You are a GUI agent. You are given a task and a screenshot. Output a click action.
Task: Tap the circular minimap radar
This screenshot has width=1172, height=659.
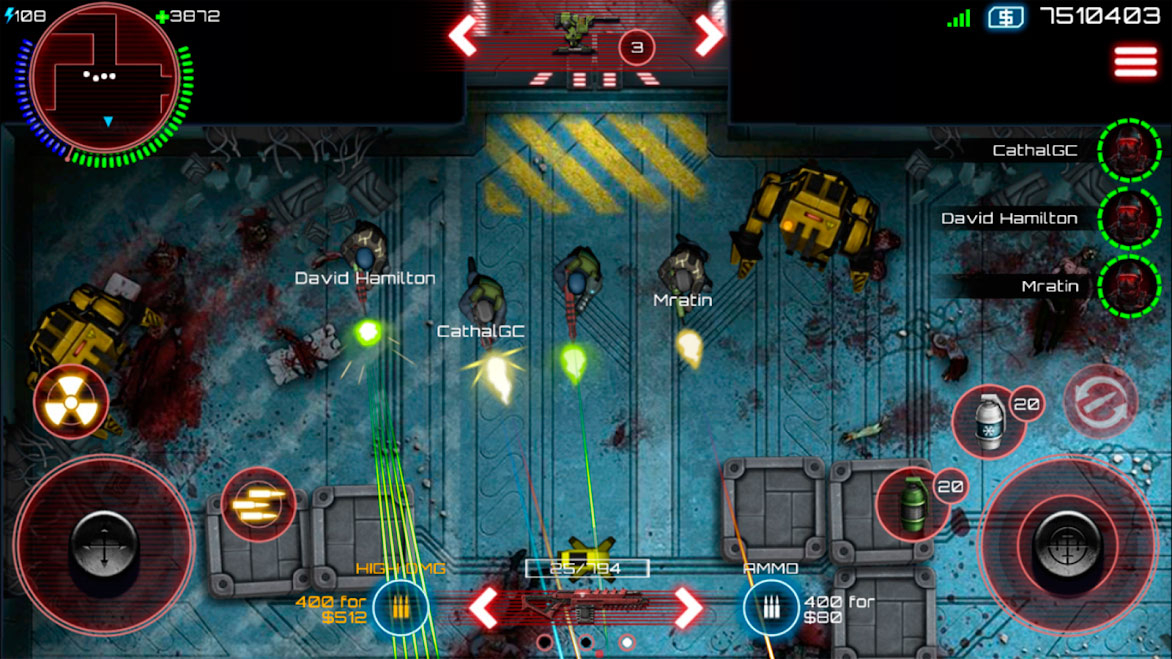pos(104,78)
